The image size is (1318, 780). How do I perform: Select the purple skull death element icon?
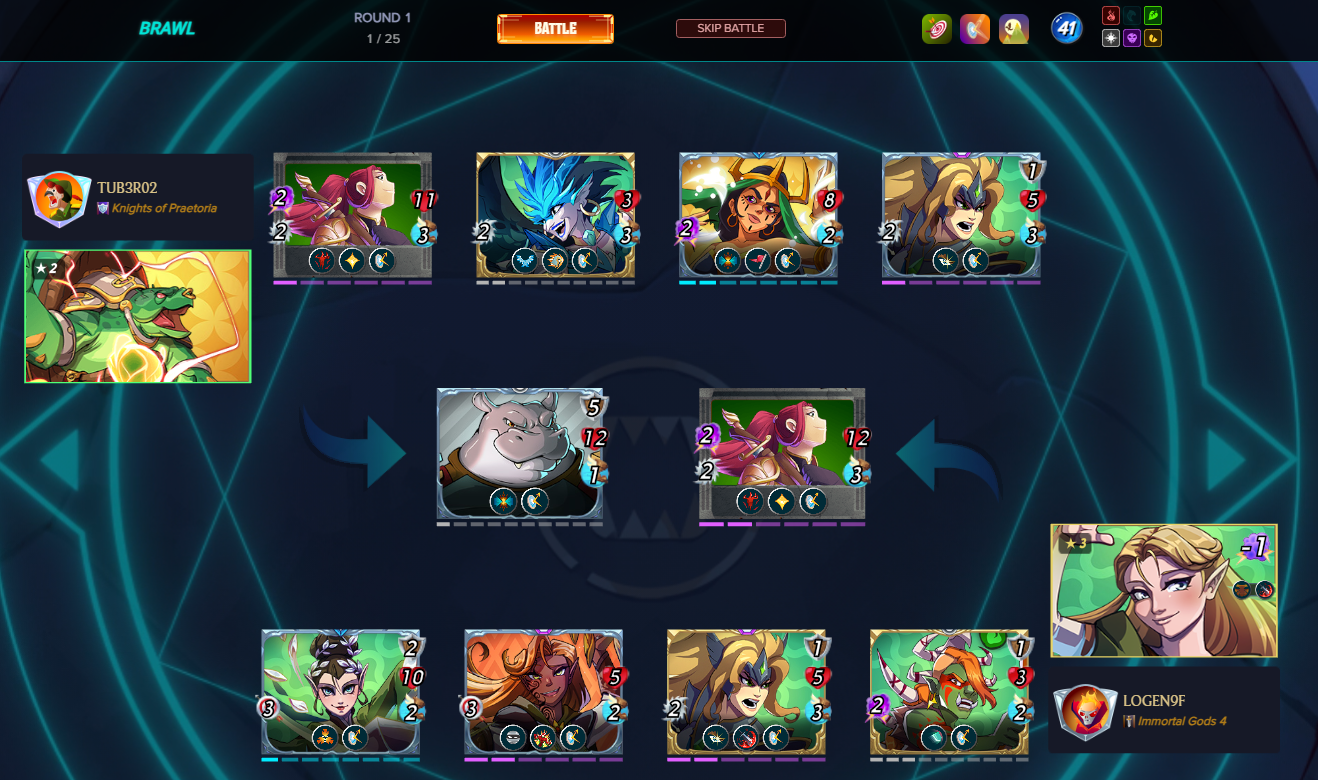1132,38
